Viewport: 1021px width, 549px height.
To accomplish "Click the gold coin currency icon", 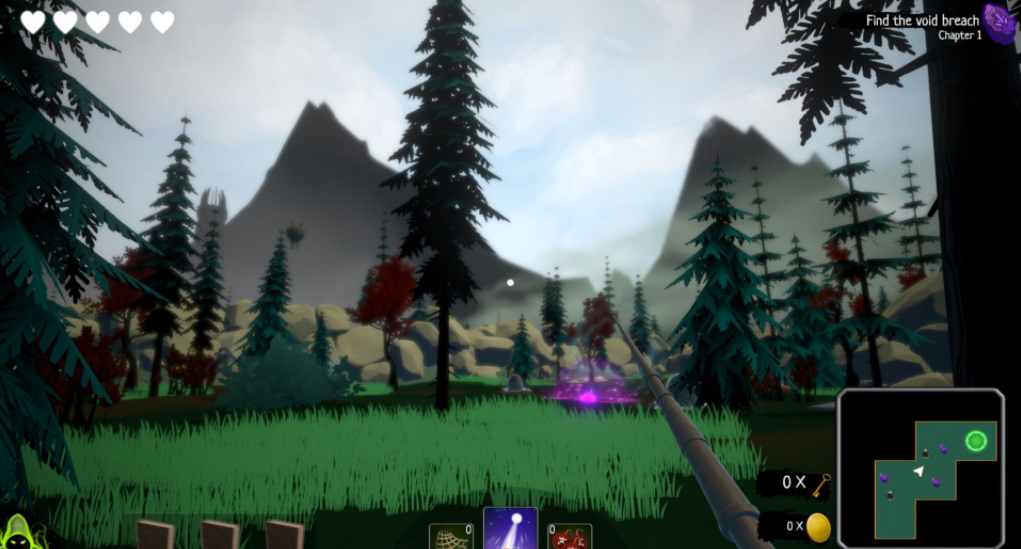I will [819, 527].
